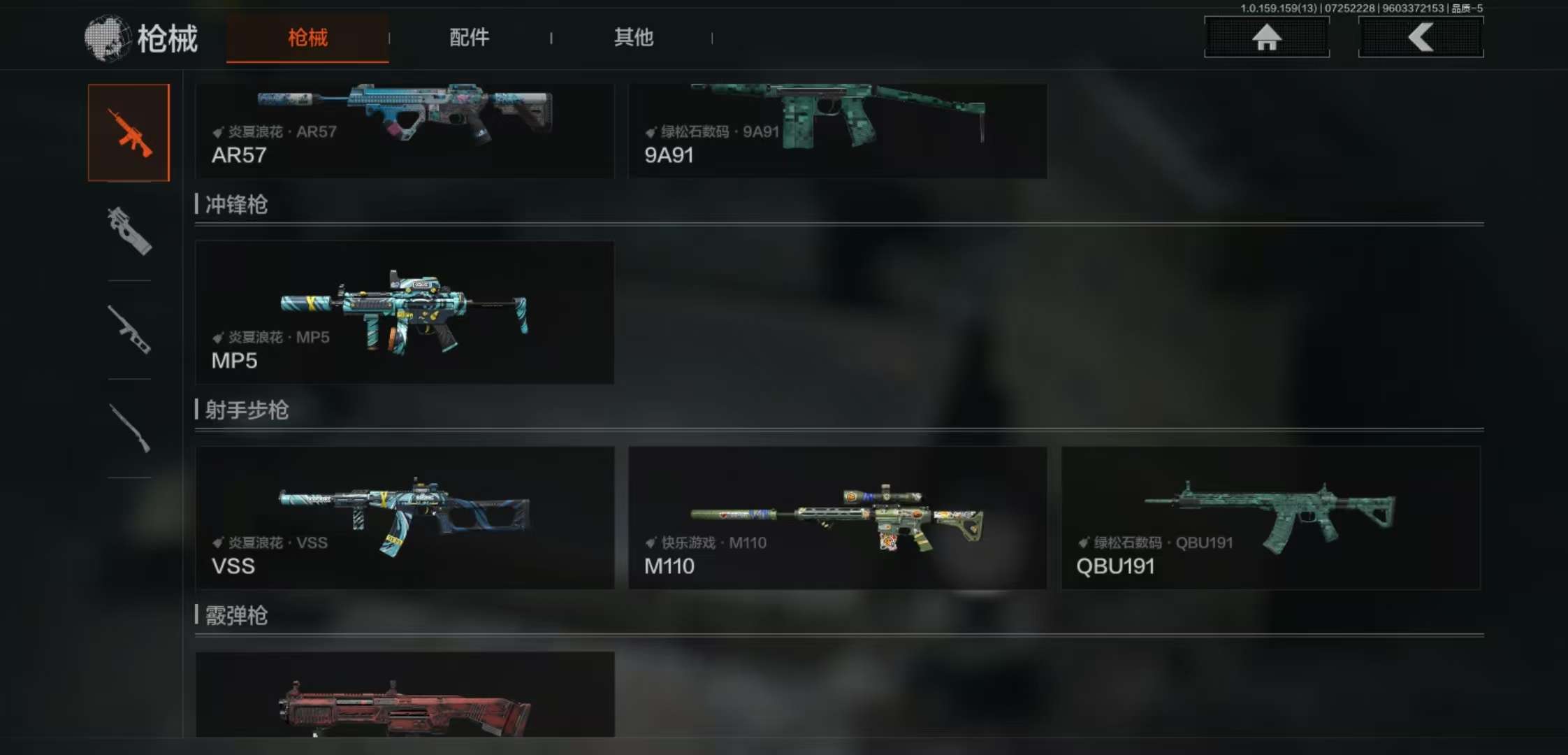Go to the home screen
Screen dimensions: 1568x755
click(1266, 37)
